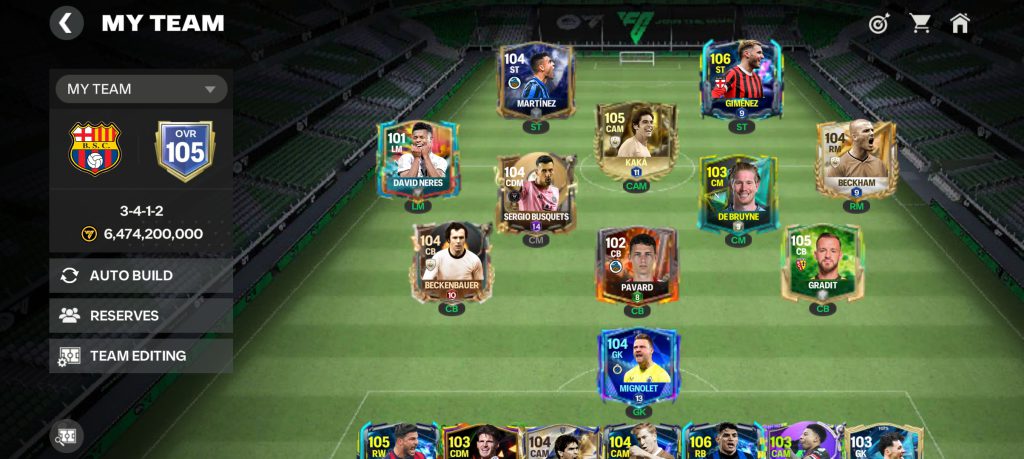This screenshot has height=459, width=1024.
Task: Select Gradit CB card
Action: (822, 262)
